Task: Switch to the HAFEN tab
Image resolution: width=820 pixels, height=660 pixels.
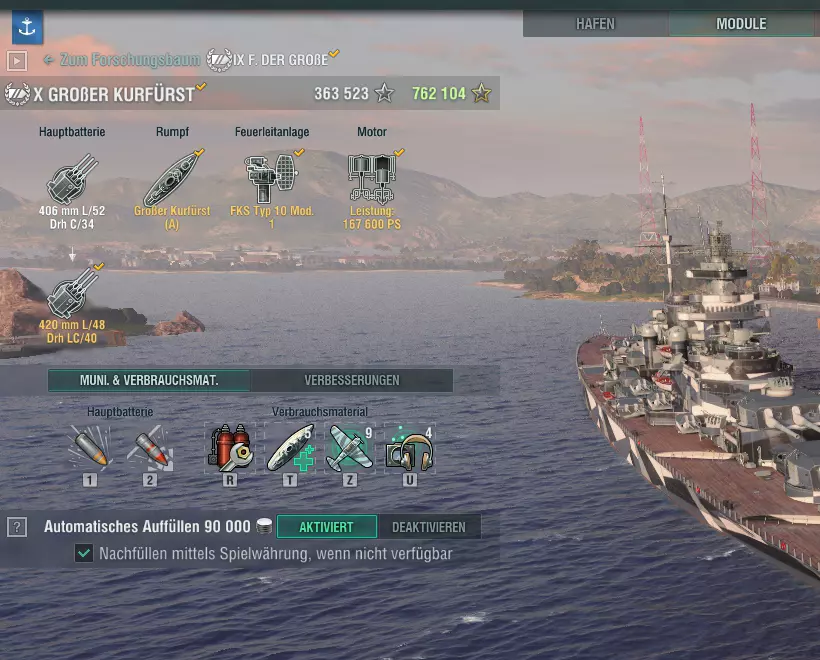Action: (x=595, y=24)
